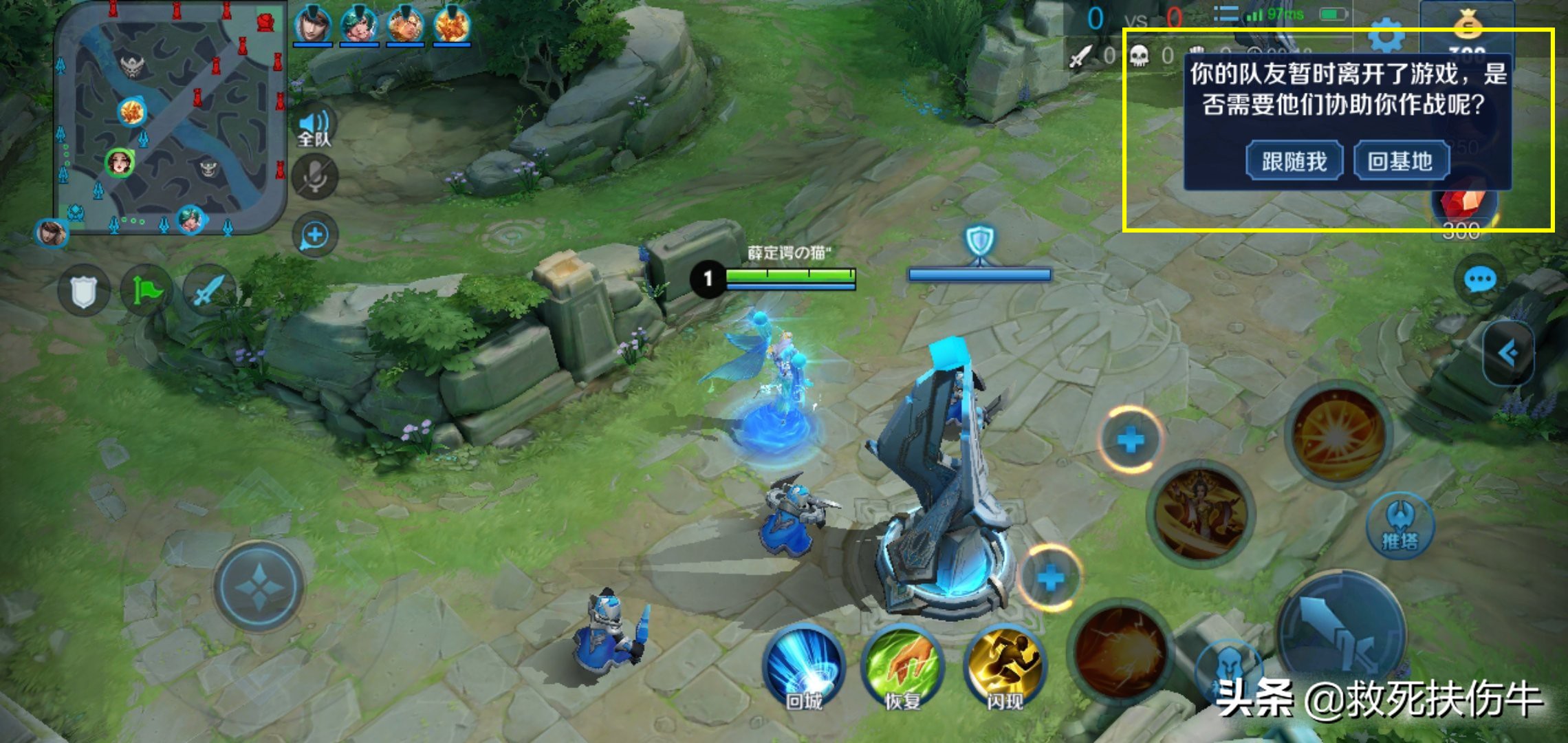
Task: Open the gear settings menu
Action: tap(1386, 36)
